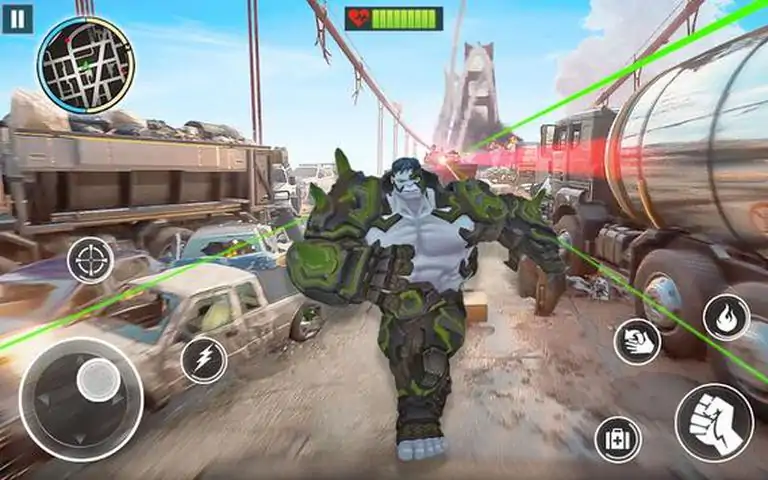Use the fist punch attack button
Screen dimensions: 768x480
tap(714, 422)
